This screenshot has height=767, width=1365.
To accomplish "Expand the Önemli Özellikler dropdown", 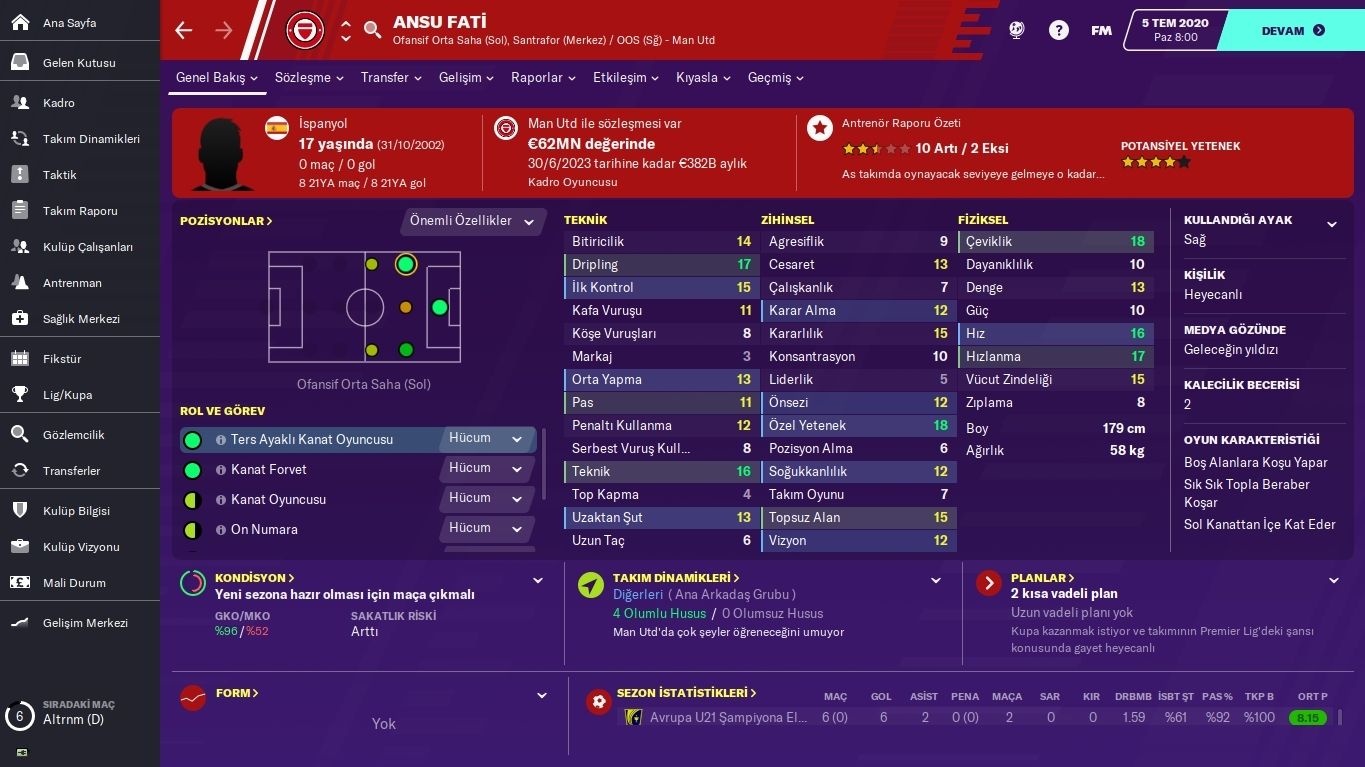I will pyautogui.click(x=472, y=221).
